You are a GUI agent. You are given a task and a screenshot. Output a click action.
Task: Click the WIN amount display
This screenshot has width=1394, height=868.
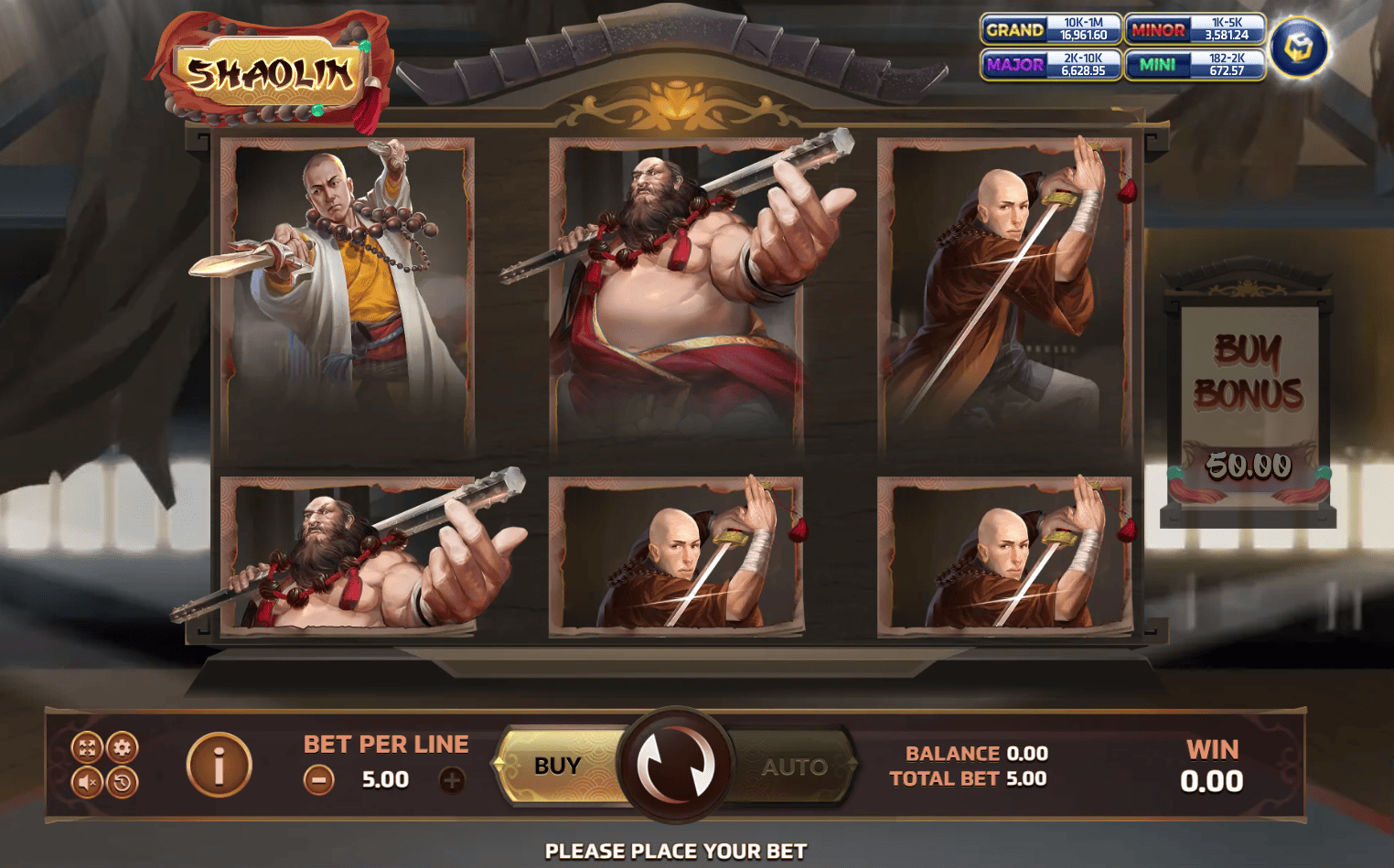click(x=1210, y=781)
